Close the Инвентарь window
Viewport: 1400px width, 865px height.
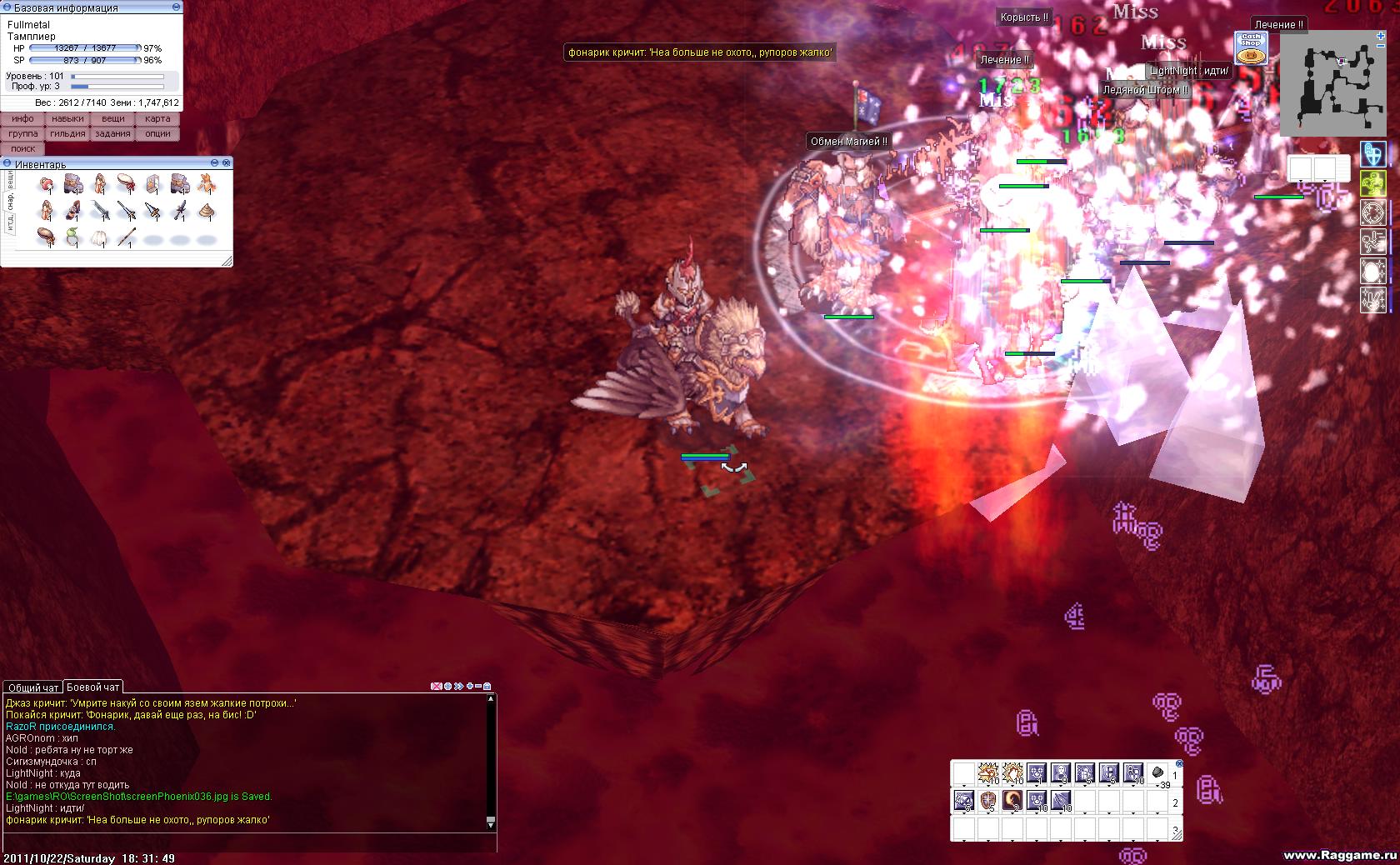[226, 163]
